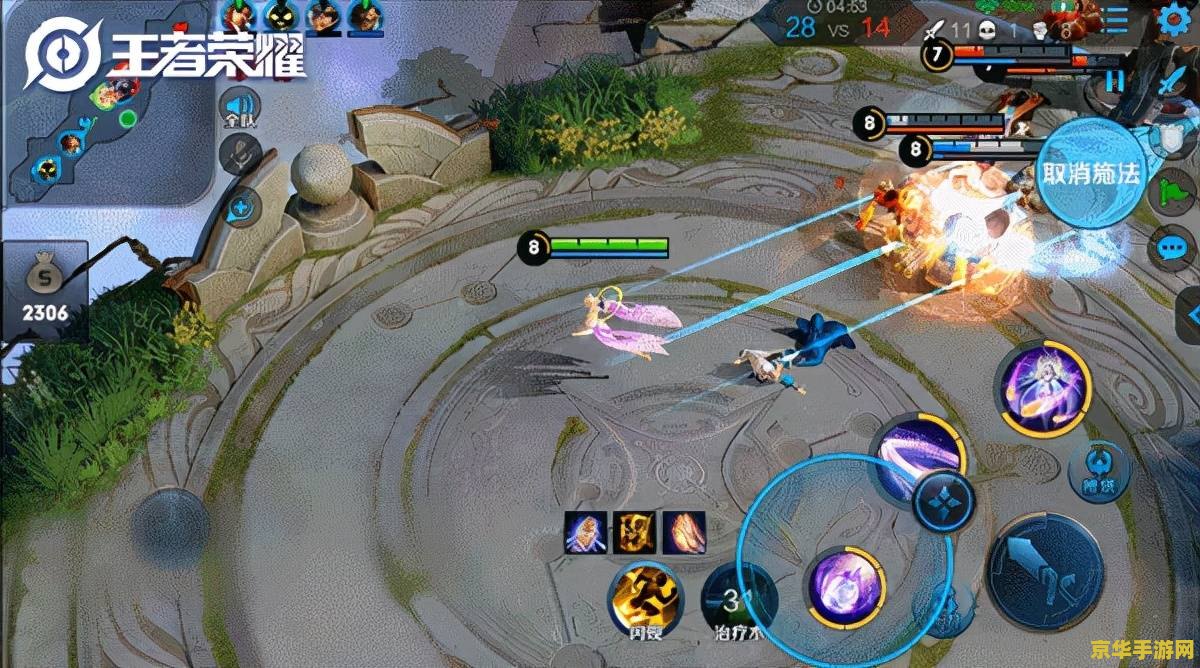Open the quick chat speech bubble
The image size is (1200, 668).
pos(1171,247)
